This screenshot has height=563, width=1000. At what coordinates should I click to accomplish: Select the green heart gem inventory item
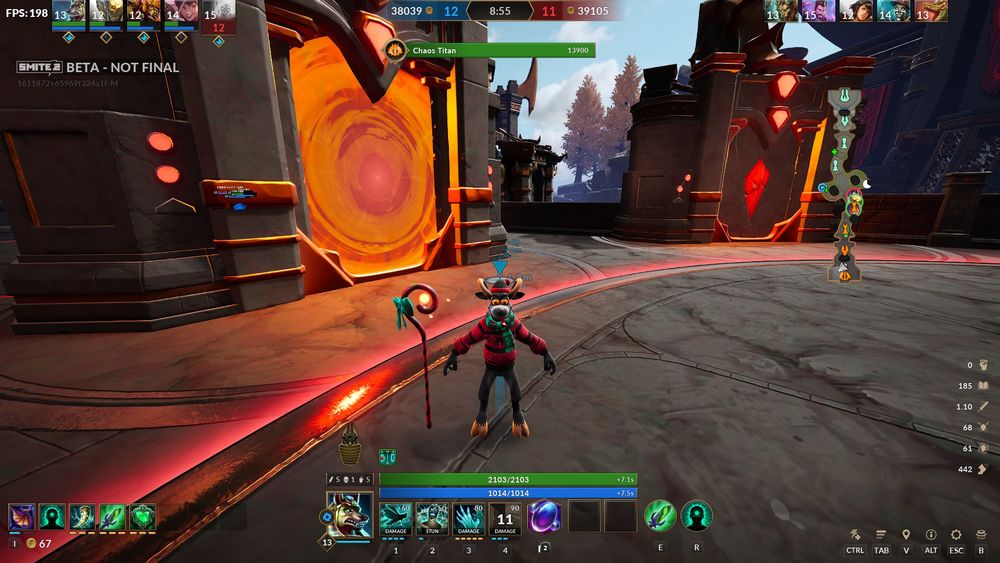point(143,517)
